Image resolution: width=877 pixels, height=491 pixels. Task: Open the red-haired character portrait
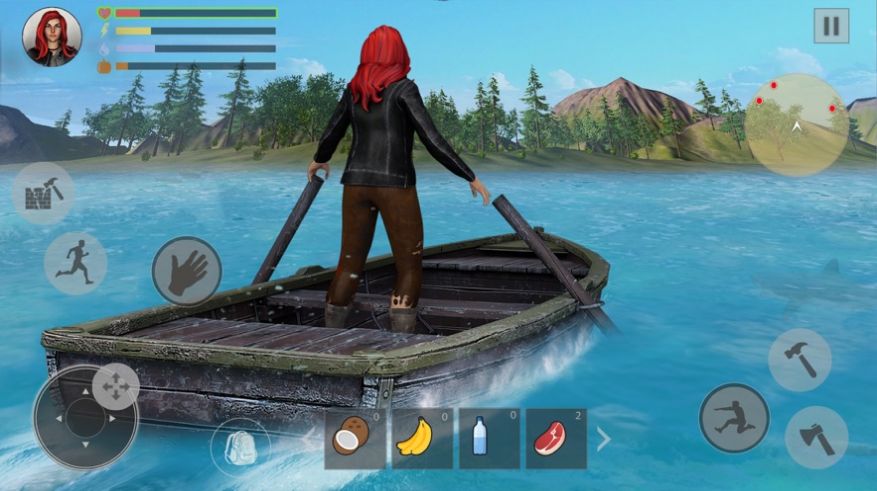(51, 37)
